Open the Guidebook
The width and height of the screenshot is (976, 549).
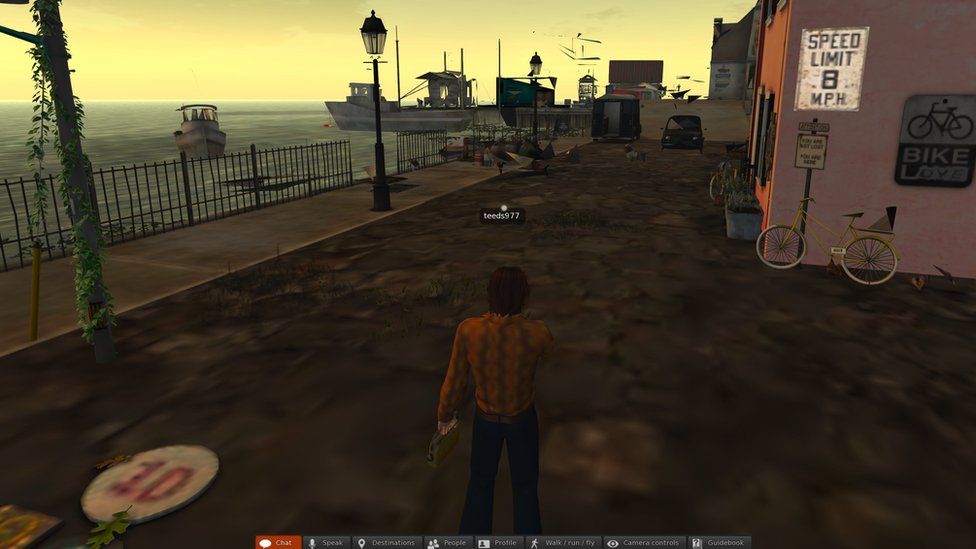pyautogui.click(x=719, y=542)
